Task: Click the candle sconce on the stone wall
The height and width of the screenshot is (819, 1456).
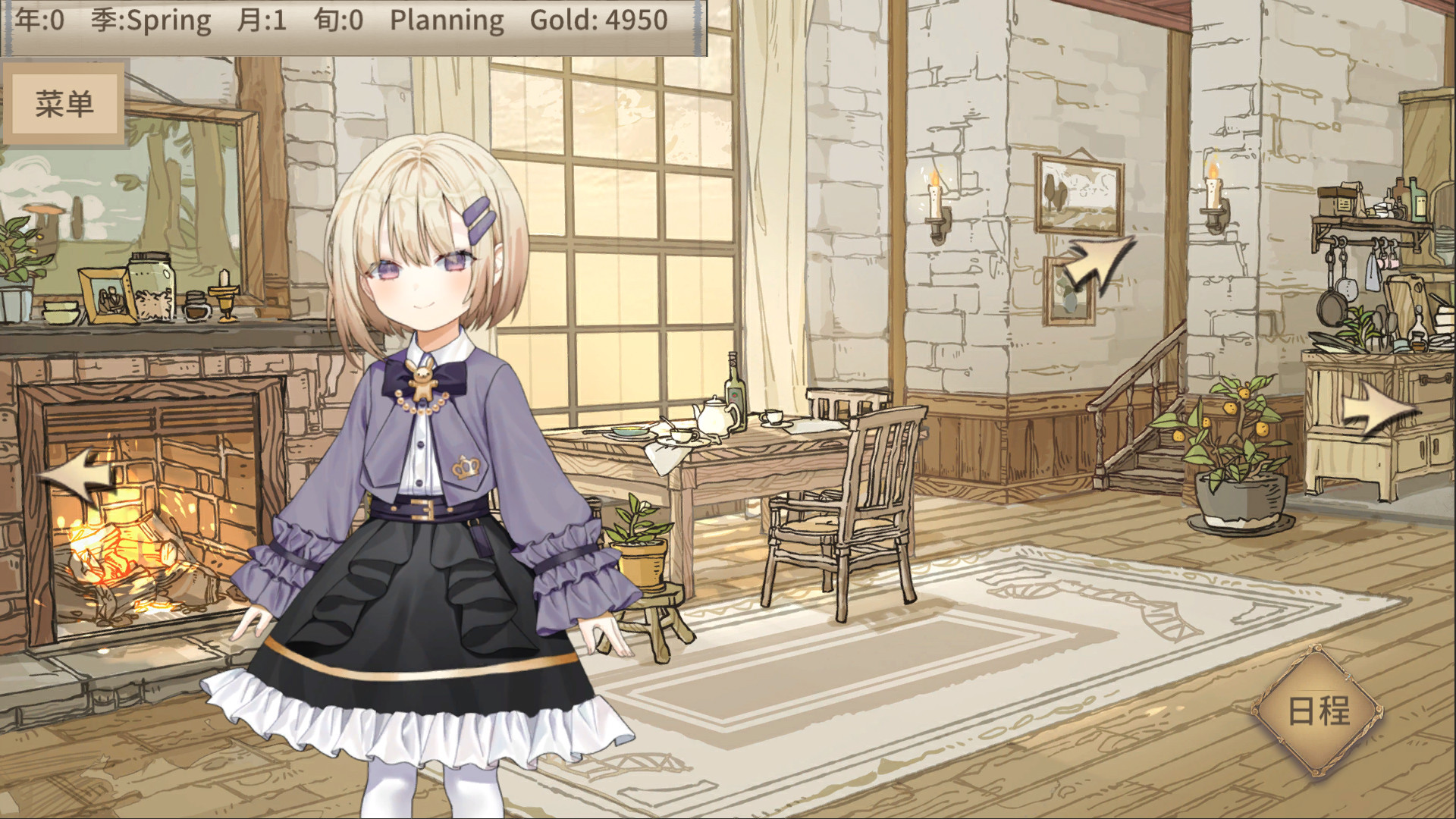Action: (937, 205)
